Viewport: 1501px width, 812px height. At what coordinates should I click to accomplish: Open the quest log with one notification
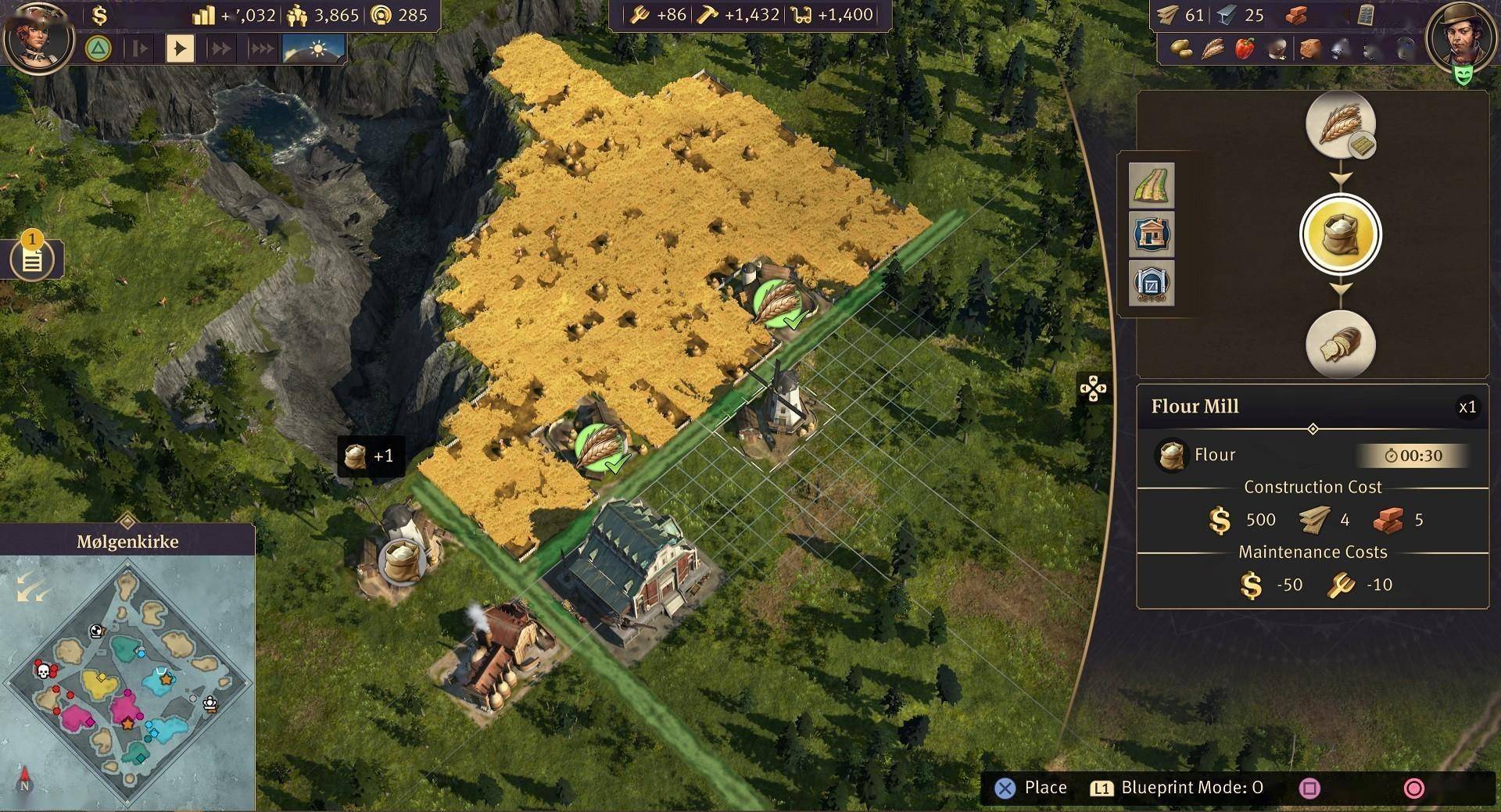pos(32,259)
